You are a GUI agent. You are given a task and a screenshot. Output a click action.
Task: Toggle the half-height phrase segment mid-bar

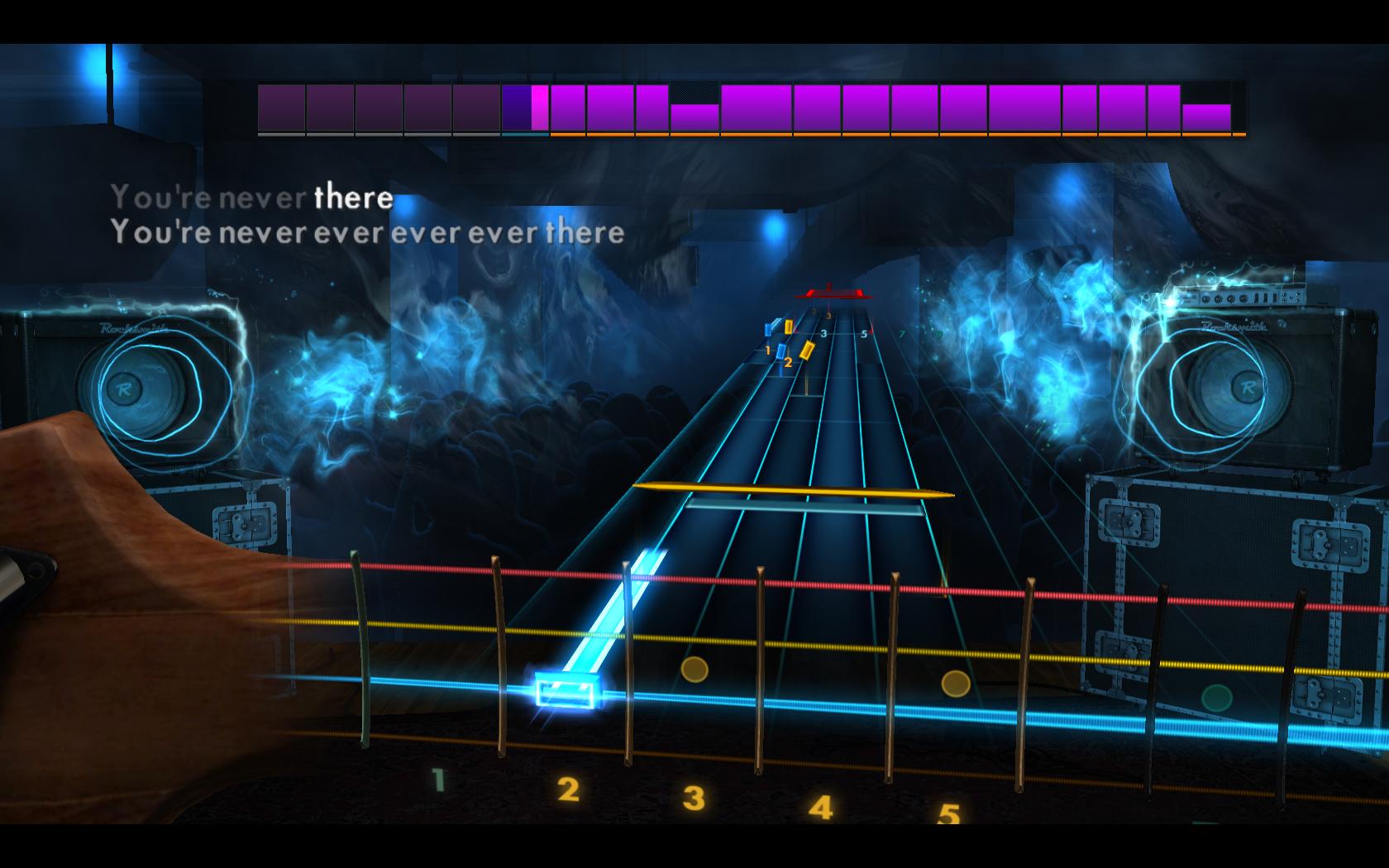tap(694, 116)
